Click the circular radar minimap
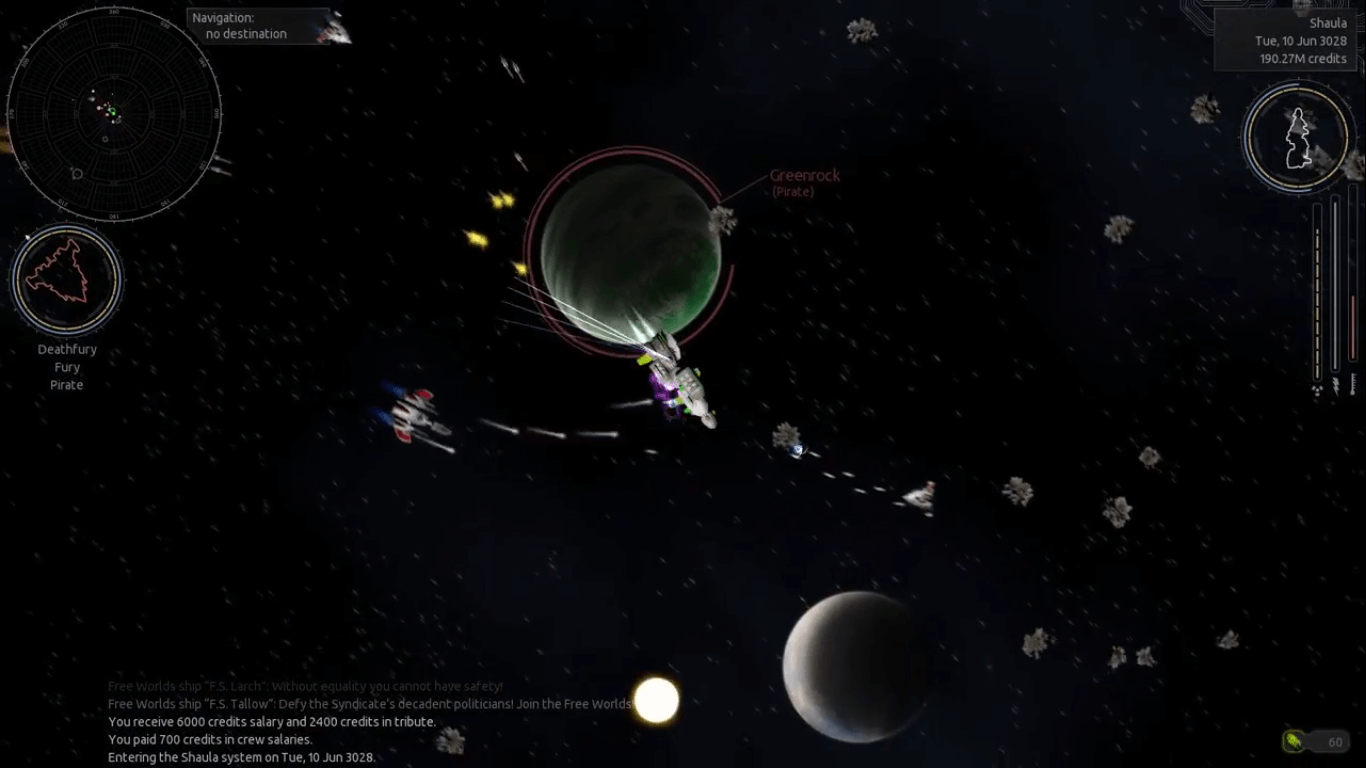1366x768 pixels. (x=113, y=113)
